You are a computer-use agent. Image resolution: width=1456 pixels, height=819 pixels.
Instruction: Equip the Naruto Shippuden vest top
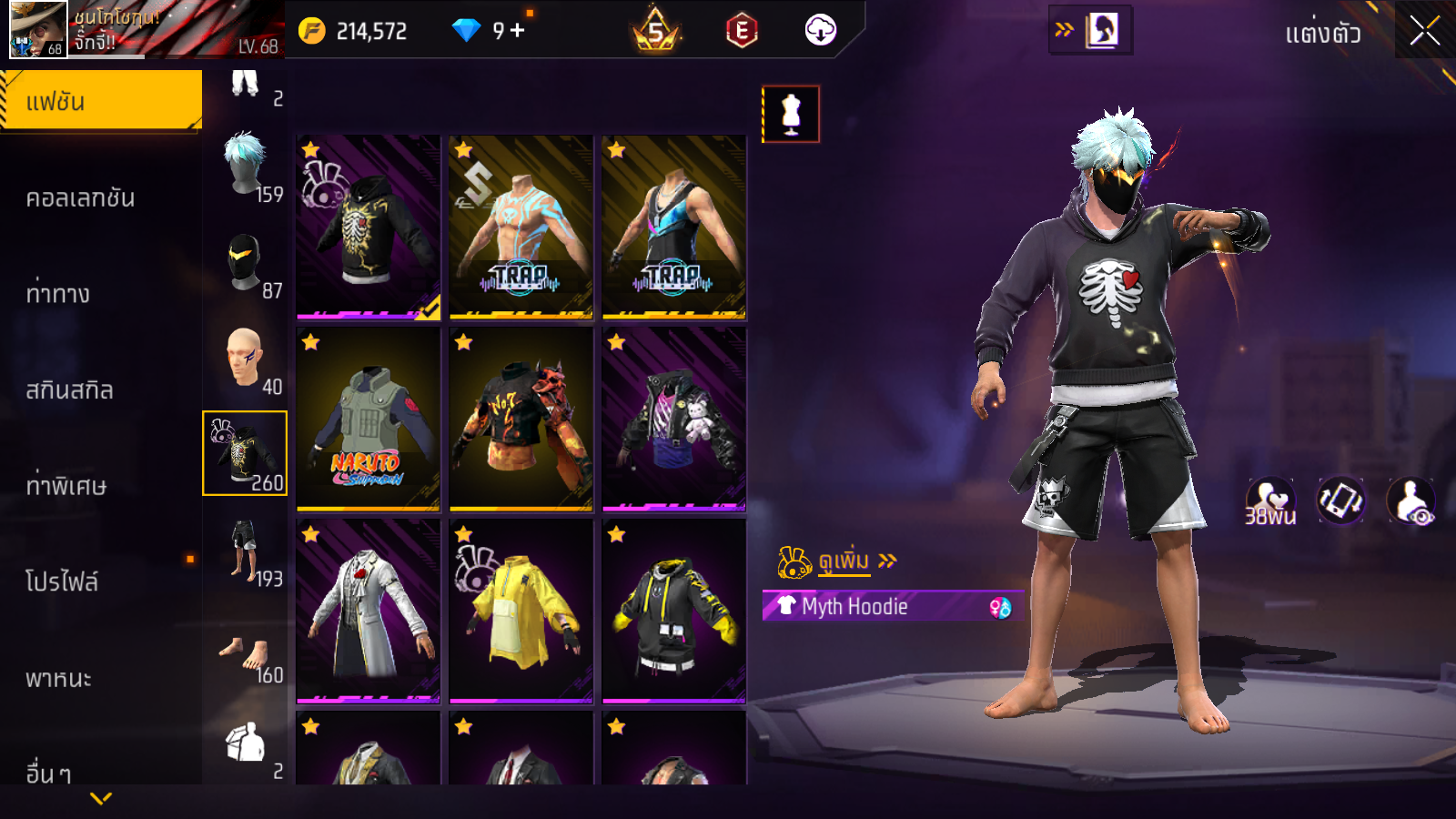(x=369, y=420)
